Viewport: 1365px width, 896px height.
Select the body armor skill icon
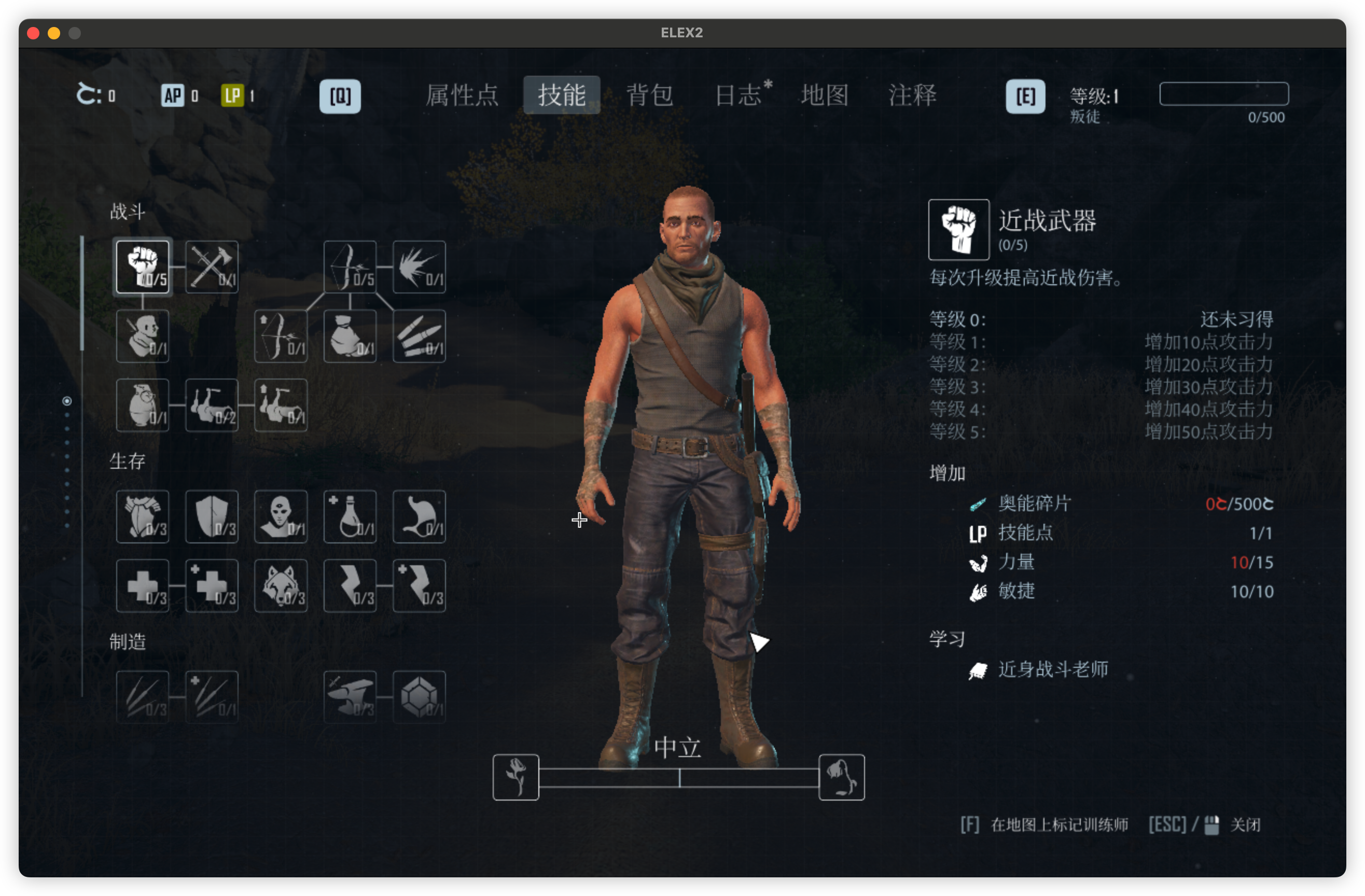point(142,516)
